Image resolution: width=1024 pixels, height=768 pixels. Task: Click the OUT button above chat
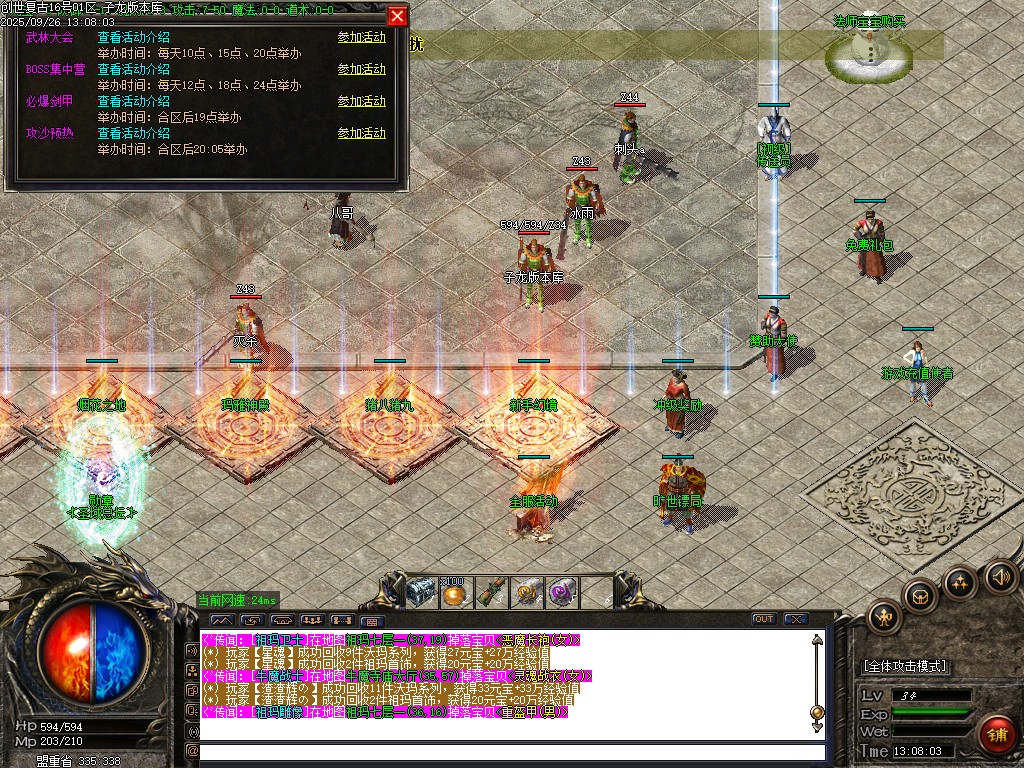pyautogui.click(x=764, y=619)
